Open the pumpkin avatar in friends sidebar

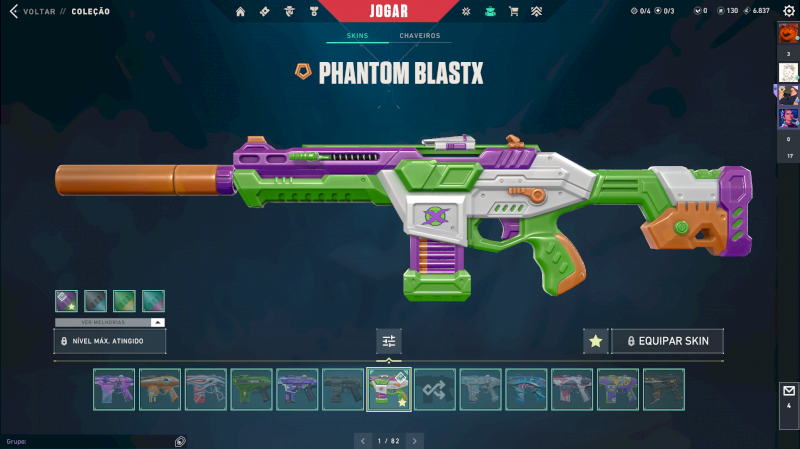[788, 33]
